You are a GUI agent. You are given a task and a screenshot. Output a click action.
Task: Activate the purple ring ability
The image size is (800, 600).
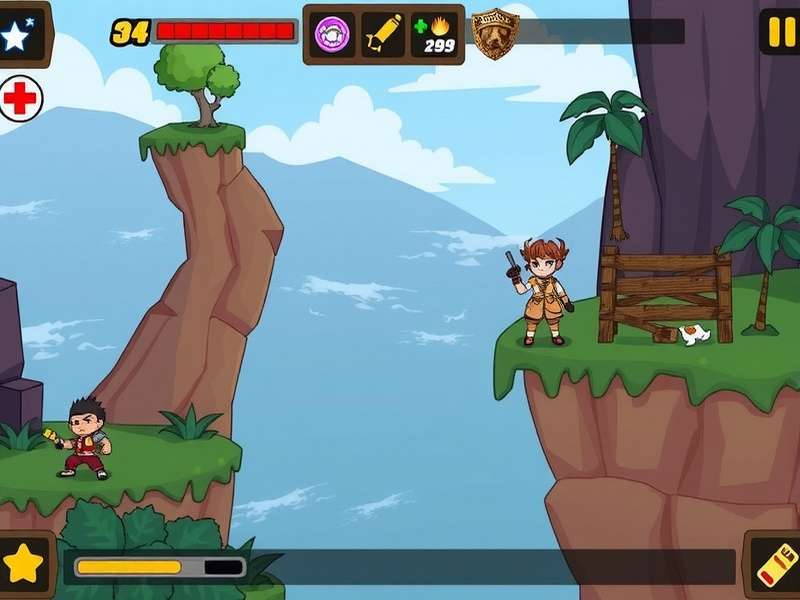tap(332, 33)
